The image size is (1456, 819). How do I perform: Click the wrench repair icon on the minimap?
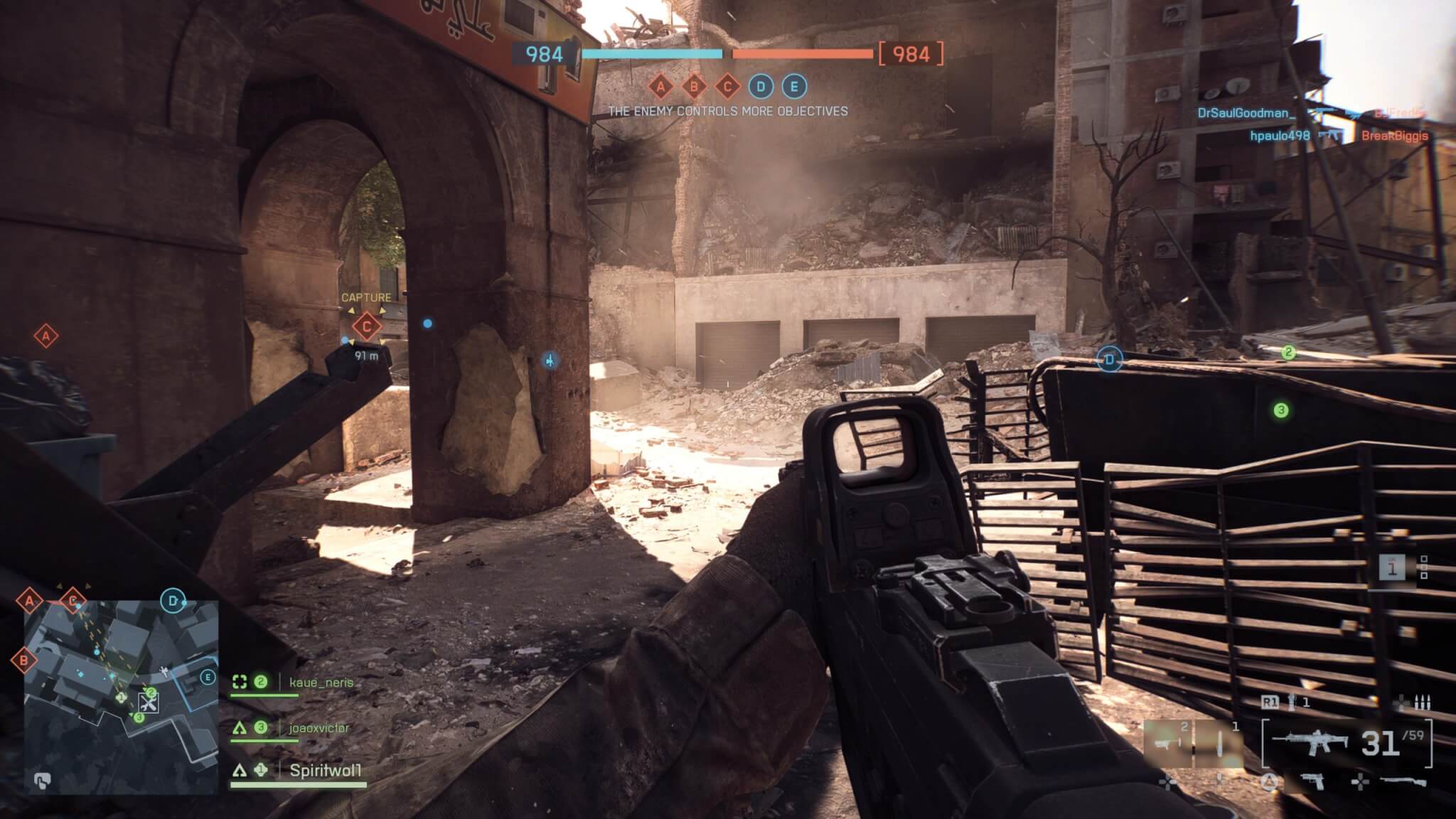click(149, 704)
